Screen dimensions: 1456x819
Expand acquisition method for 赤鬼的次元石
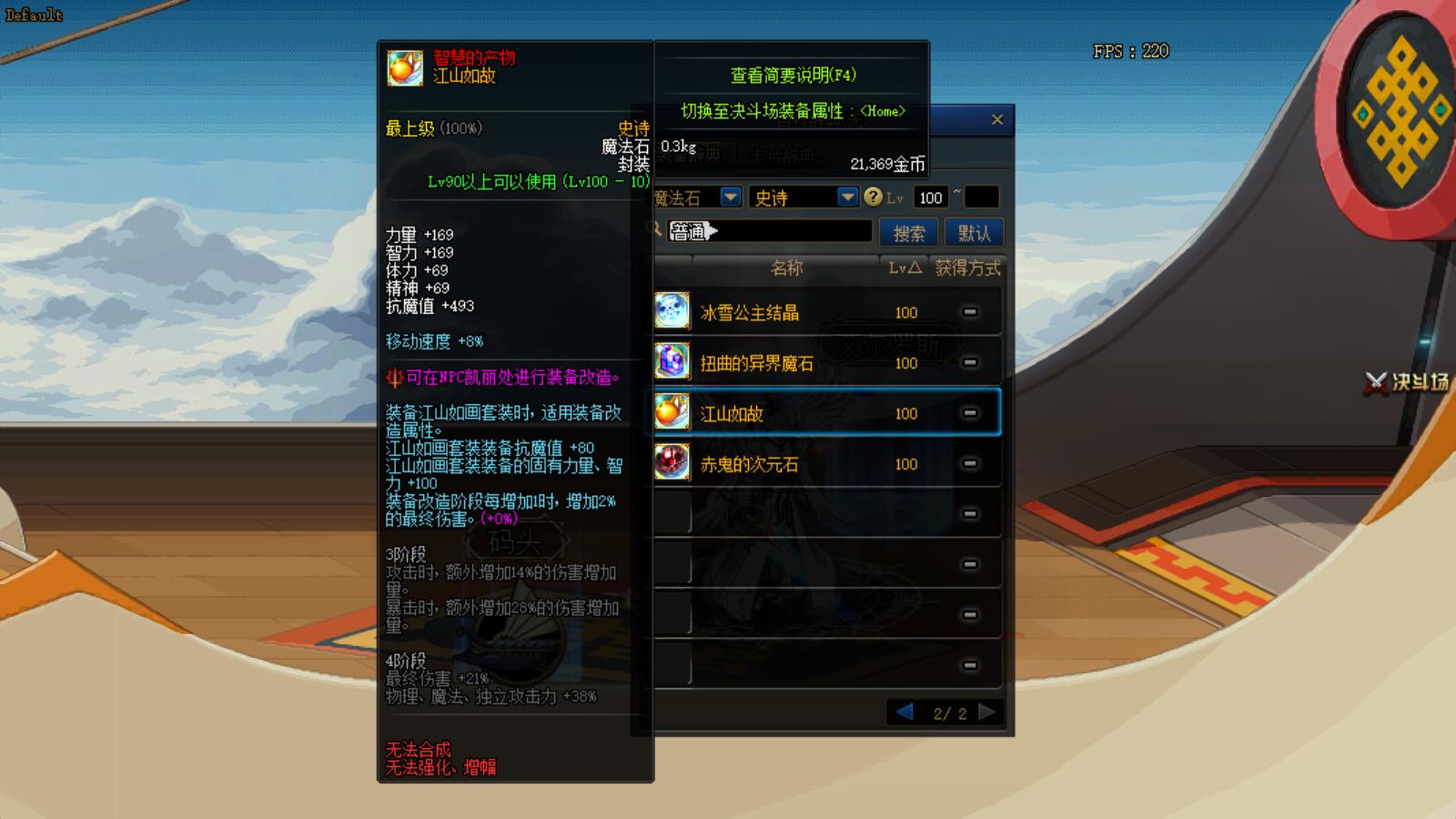[x=970, y=463]
